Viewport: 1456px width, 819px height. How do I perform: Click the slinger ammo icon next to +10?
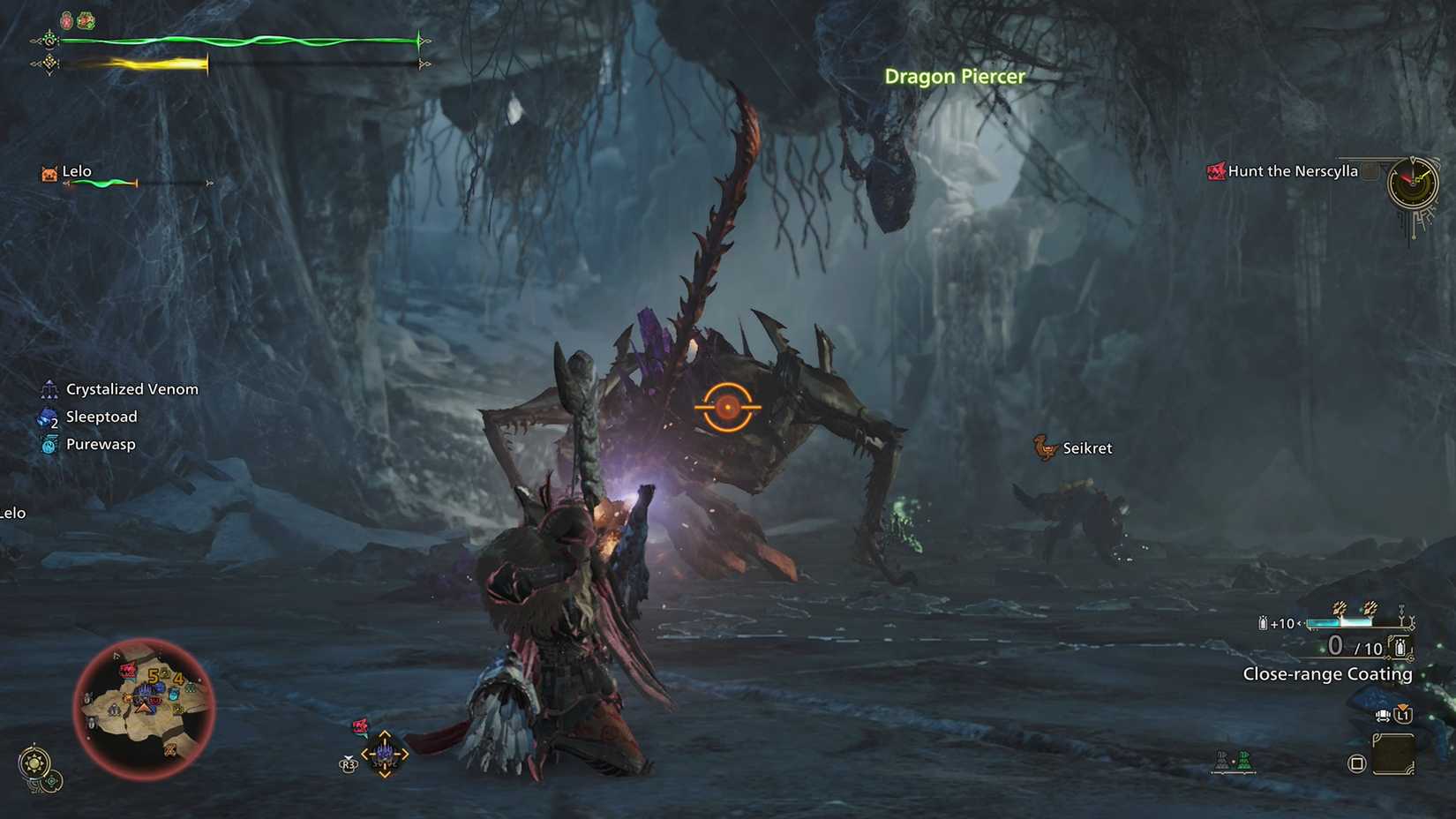click(x=1263, y=623)
